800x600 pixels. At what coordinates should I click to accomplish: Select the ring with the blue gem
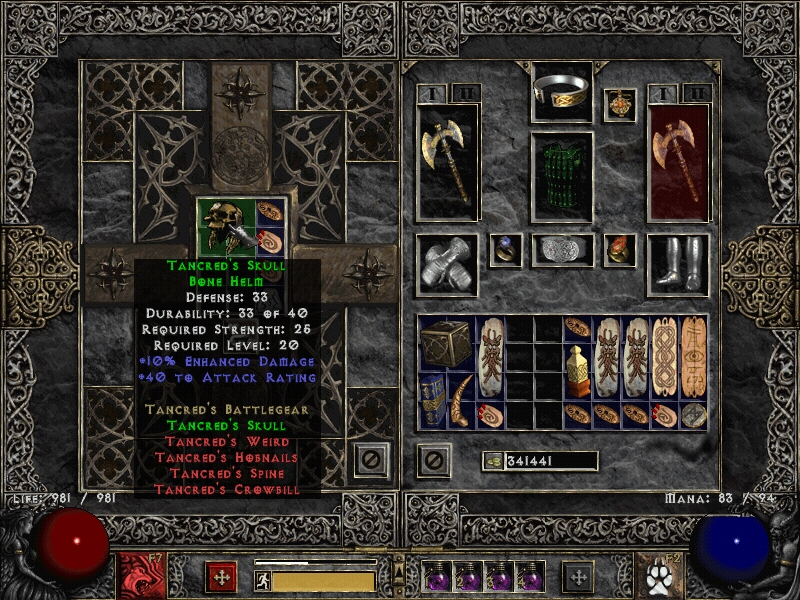pyautogui.click(x=505, y=250)
